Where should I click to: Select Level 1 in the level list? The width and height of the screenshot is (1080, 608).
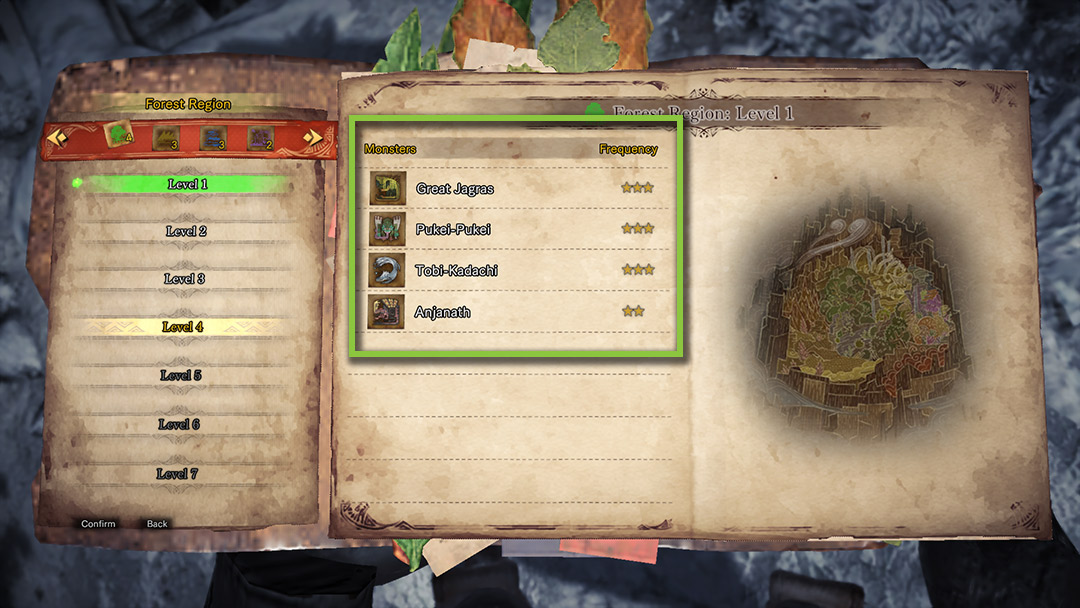pos(187,184)
